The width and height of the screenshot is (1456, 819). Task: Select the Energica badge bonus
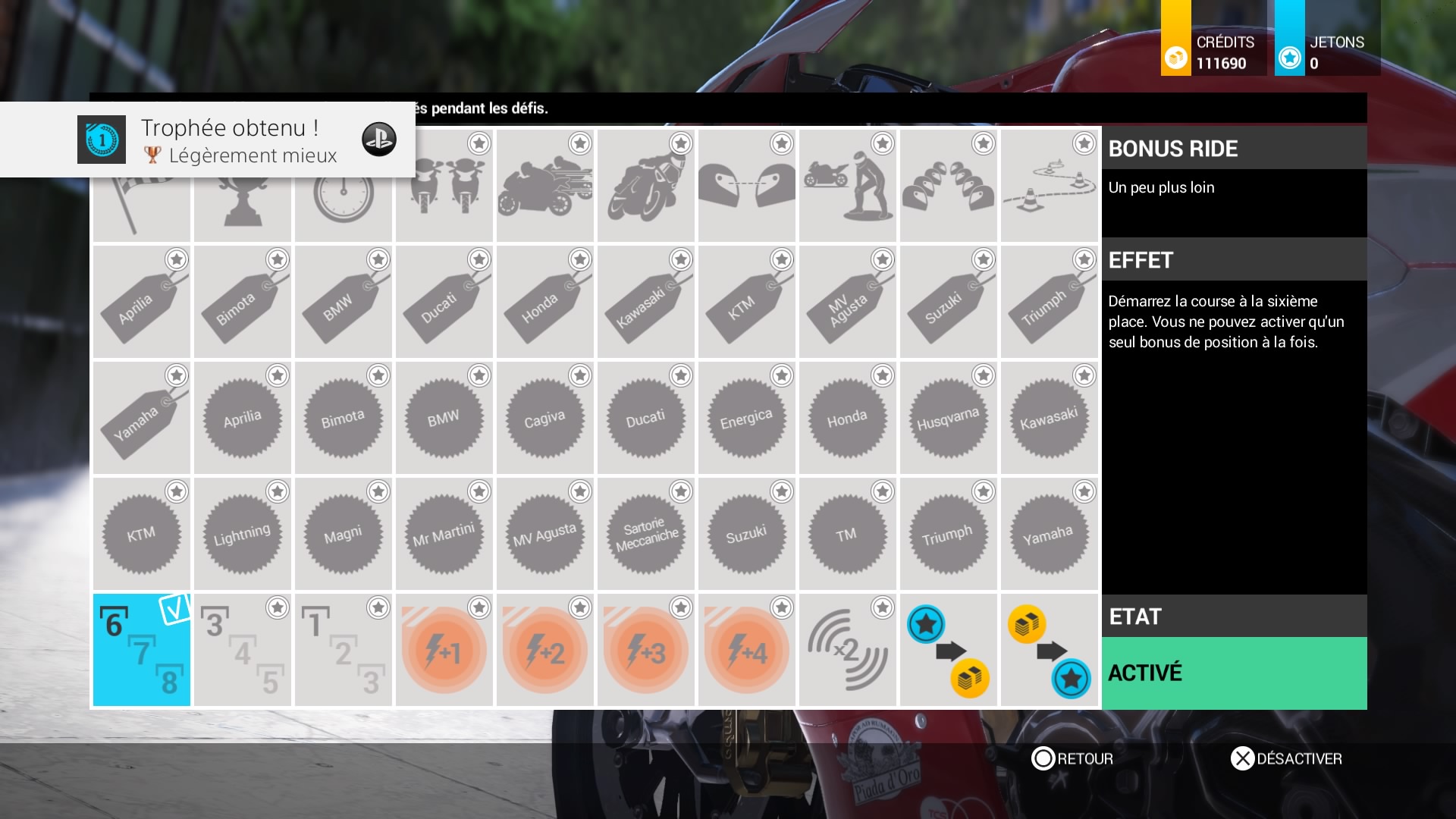pyautogui.click(x=747, y=418)
